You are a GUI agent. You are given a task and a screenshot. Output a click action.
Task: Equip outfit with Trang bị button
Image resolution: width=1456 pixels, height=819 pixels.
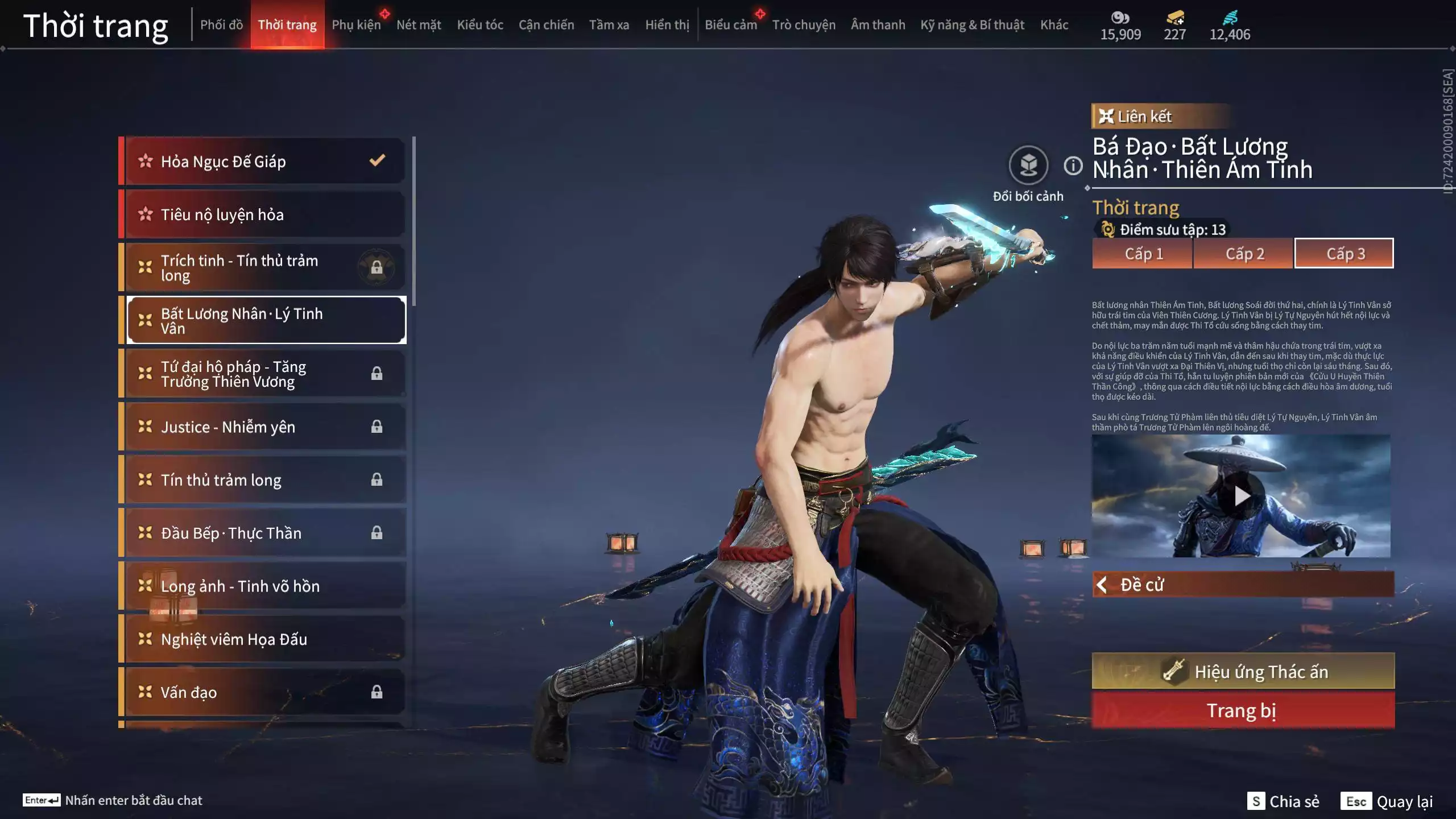click(x=1243, y=710)
